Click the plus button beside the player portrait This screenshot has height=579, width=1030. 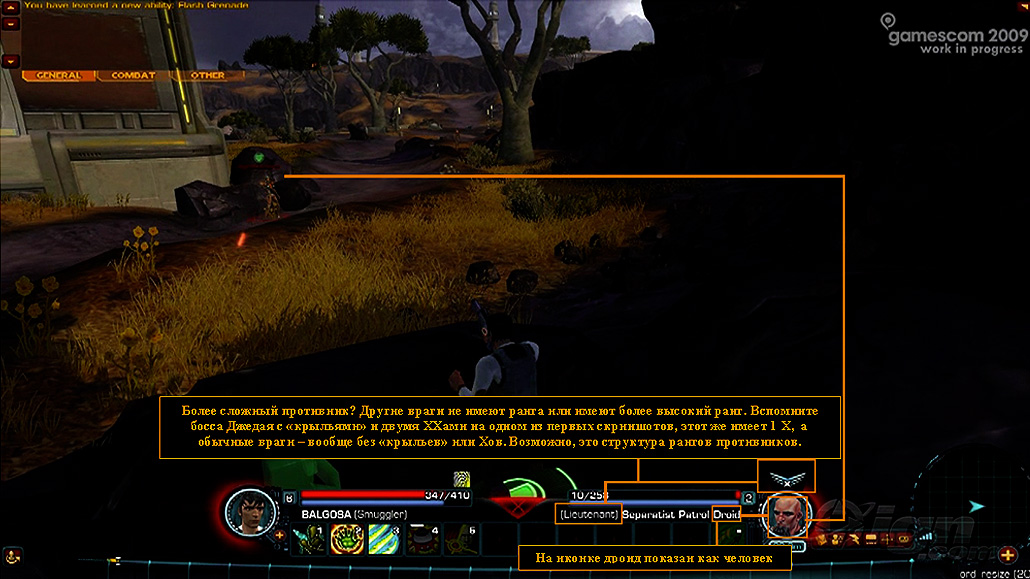click(x=279, y=535)
